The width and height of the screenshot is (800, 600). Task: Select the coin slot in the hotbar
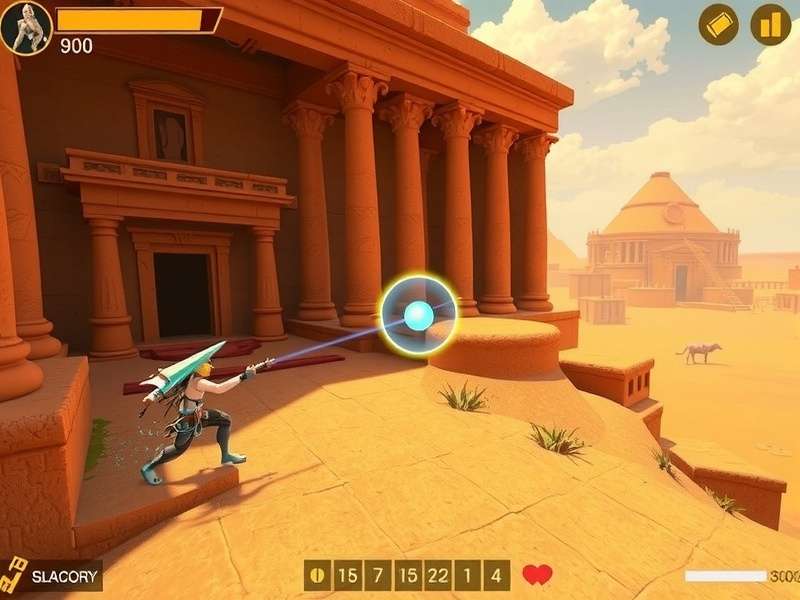[319, 575]
